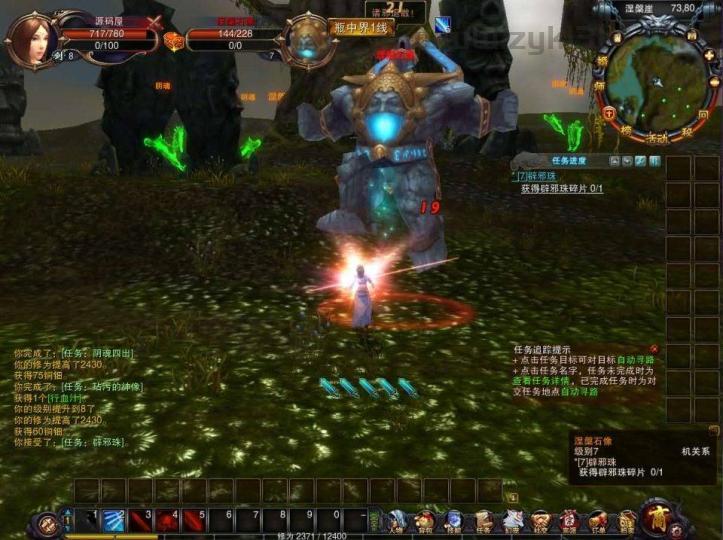
Task: Open the 瓶中界1线 server line selector
Action: [360, 28]
